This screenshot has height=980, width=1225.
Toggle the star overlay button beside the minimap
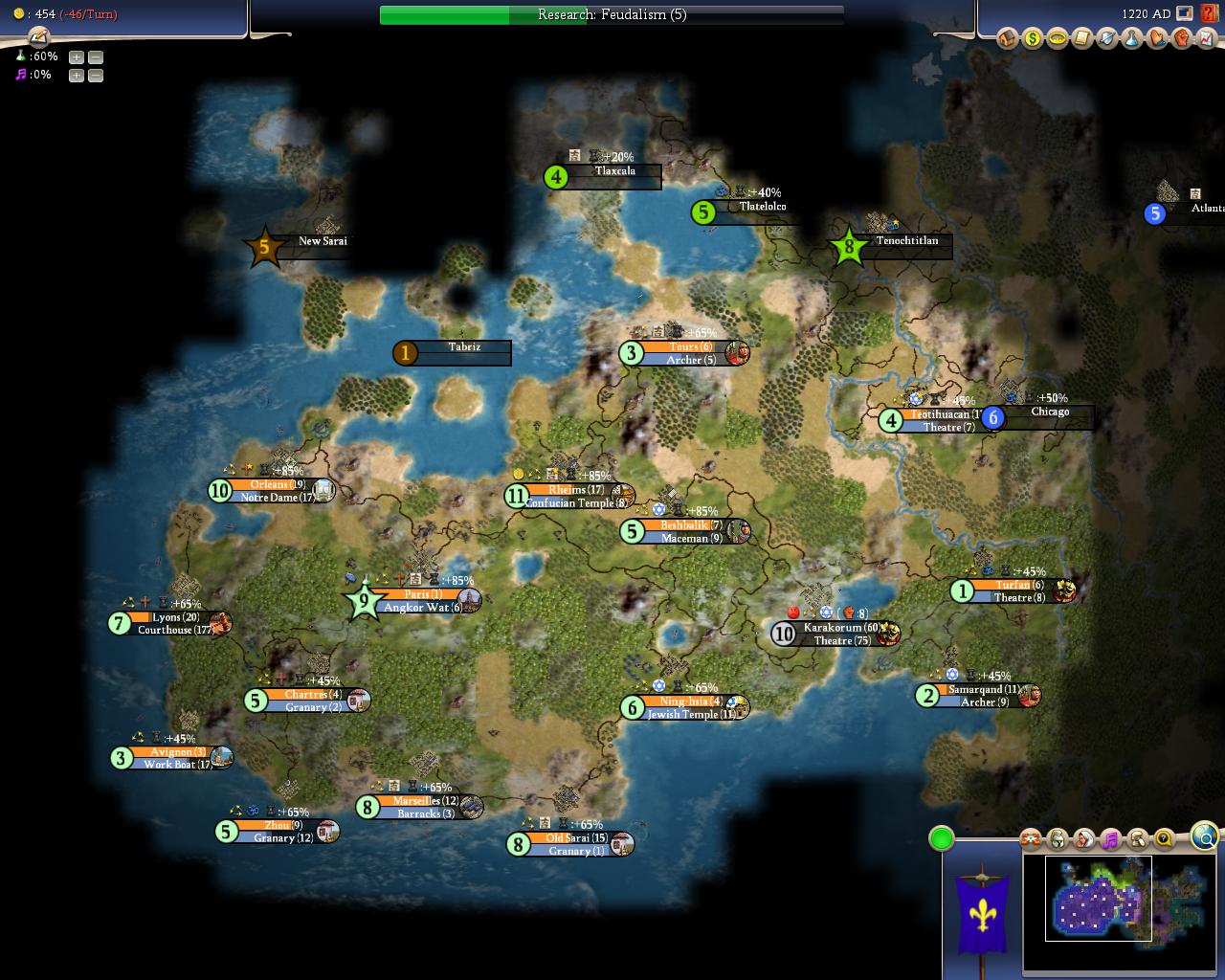[1031, 839]
